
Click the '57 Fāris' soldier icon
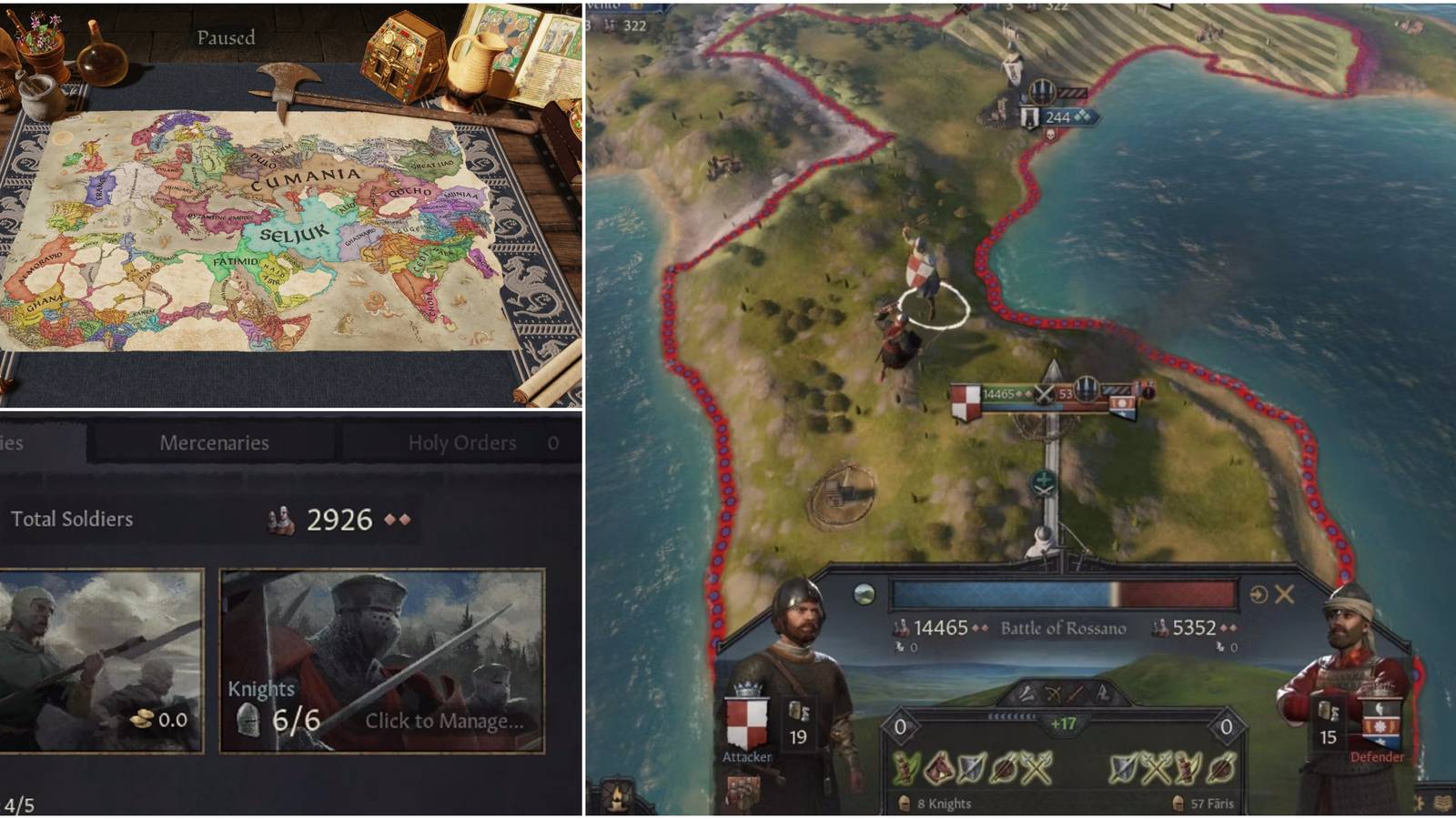[1178, 803]
